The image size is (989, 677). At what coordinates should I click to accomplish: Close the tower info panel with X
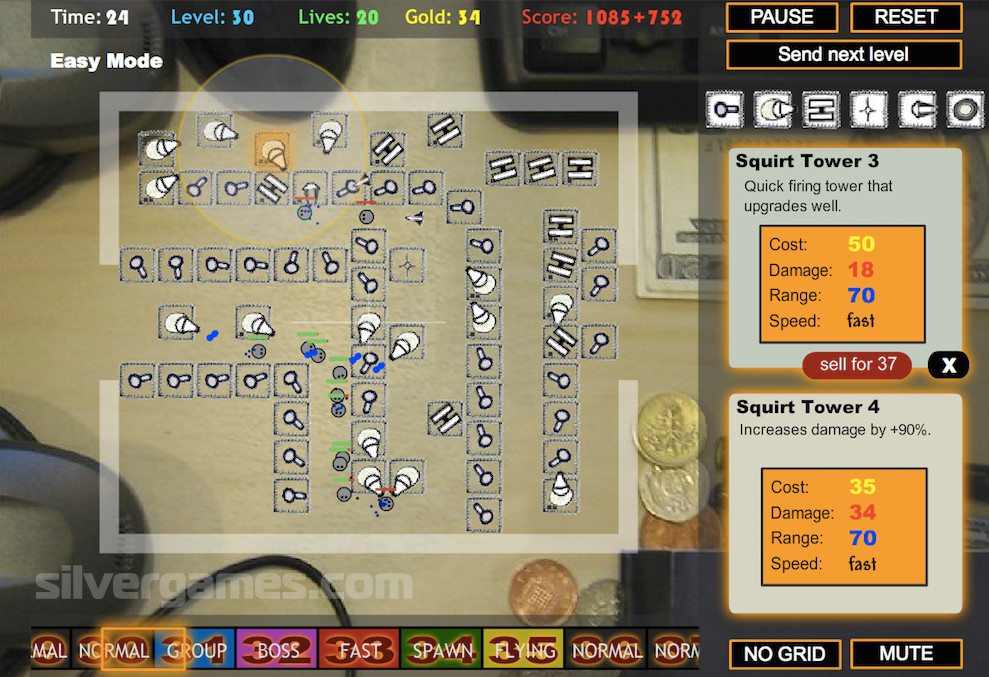(948, 365)
